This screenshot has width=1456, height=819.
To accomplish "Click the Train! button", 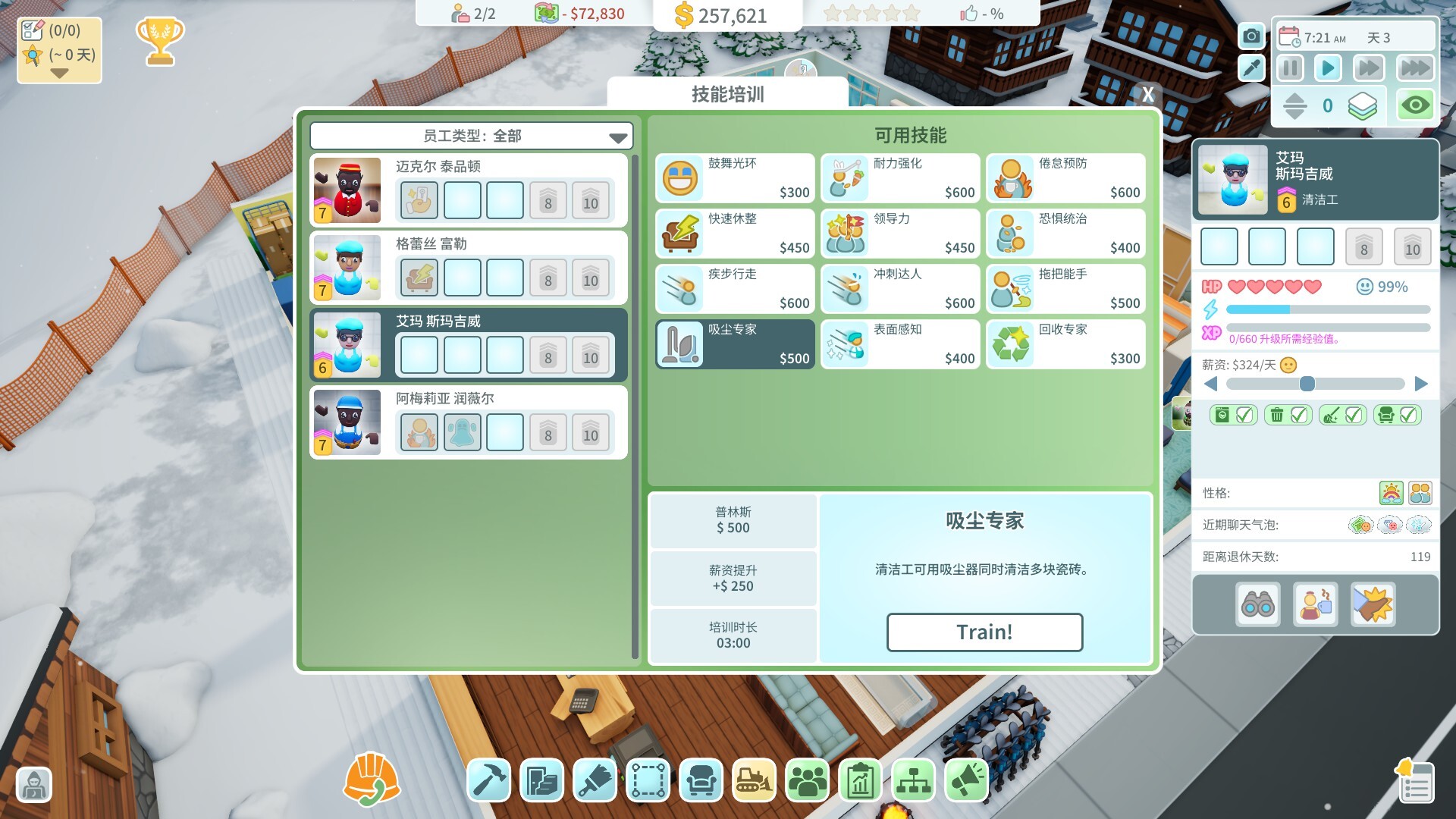I will (984, 632).
